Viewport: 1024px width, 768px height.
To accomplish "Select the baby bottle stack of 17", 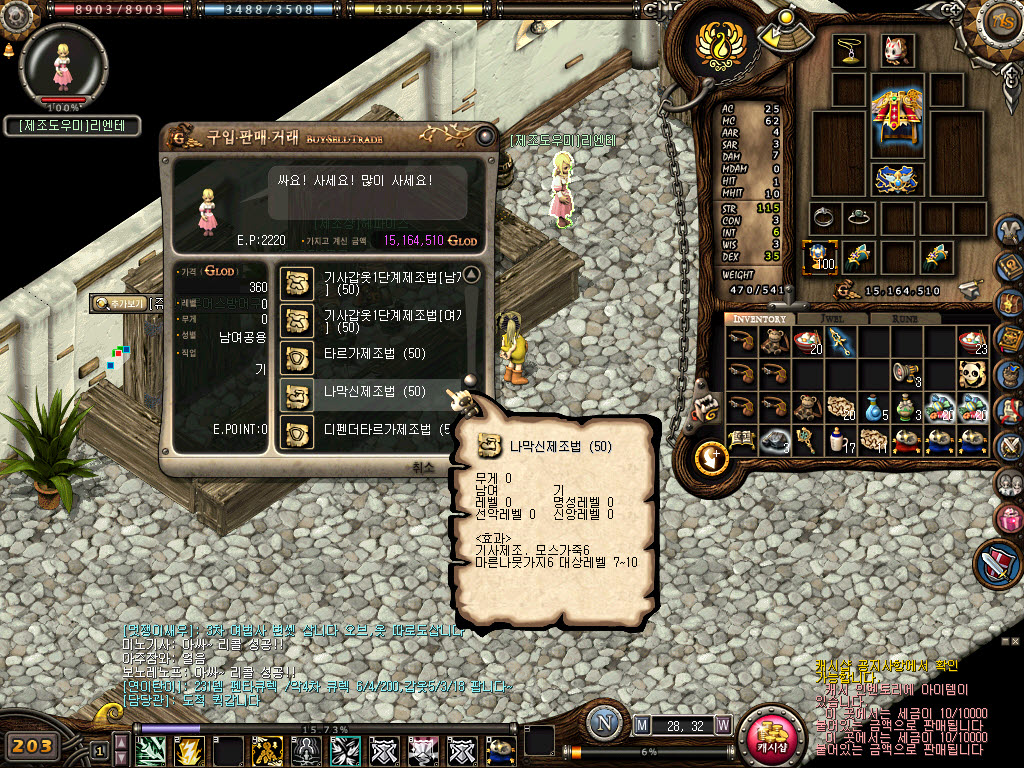I will coord(841,440).
